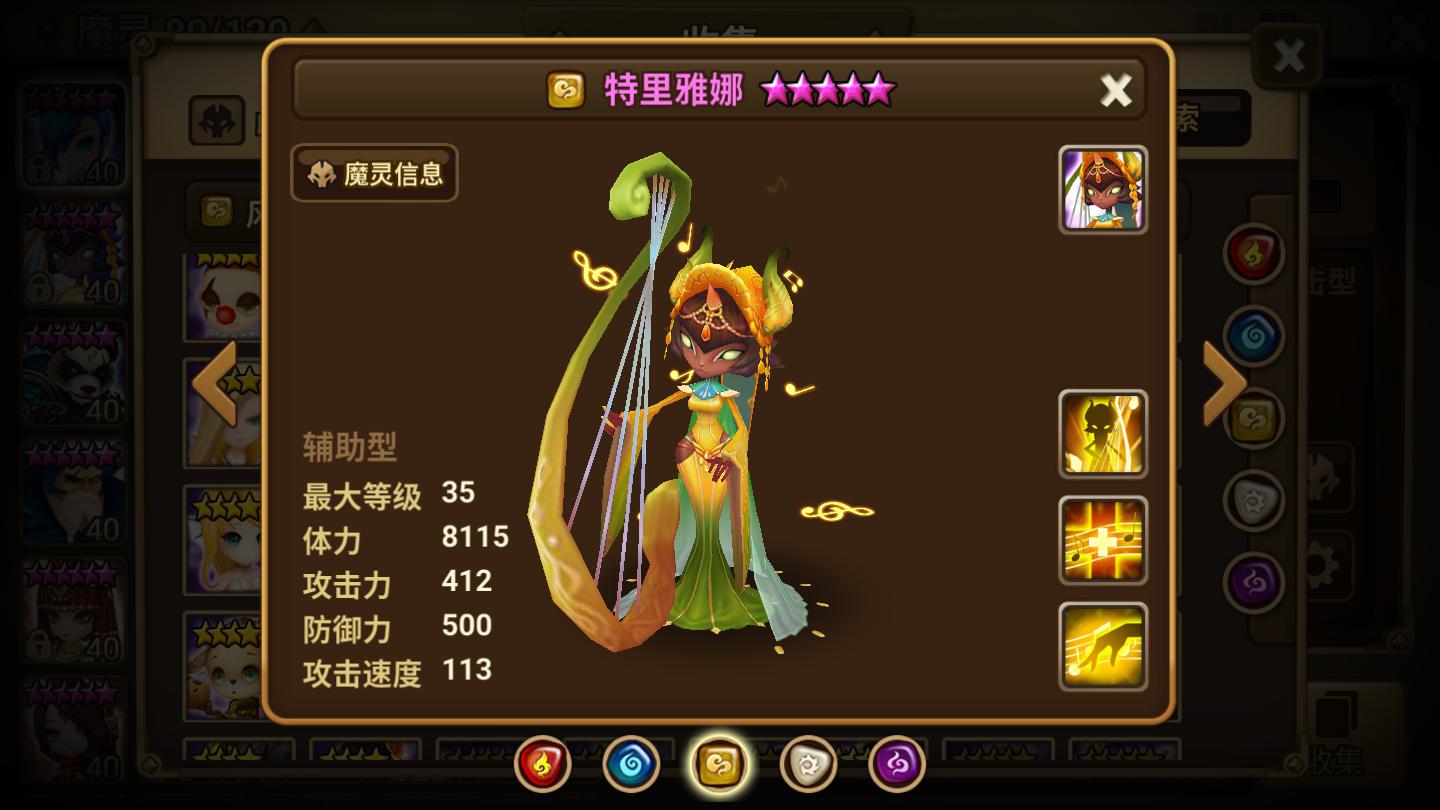Open Triana's first skill icon
This screenshot has width=1440, height=810.
pos(1102,432)
